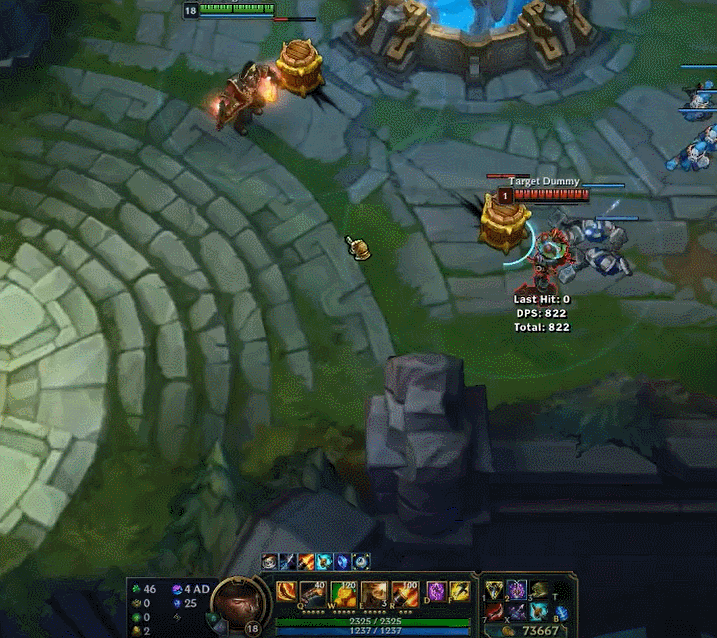717x638 pixels.
Task: Use the yellow Flash summoner spell
Action: pos(459,591)
